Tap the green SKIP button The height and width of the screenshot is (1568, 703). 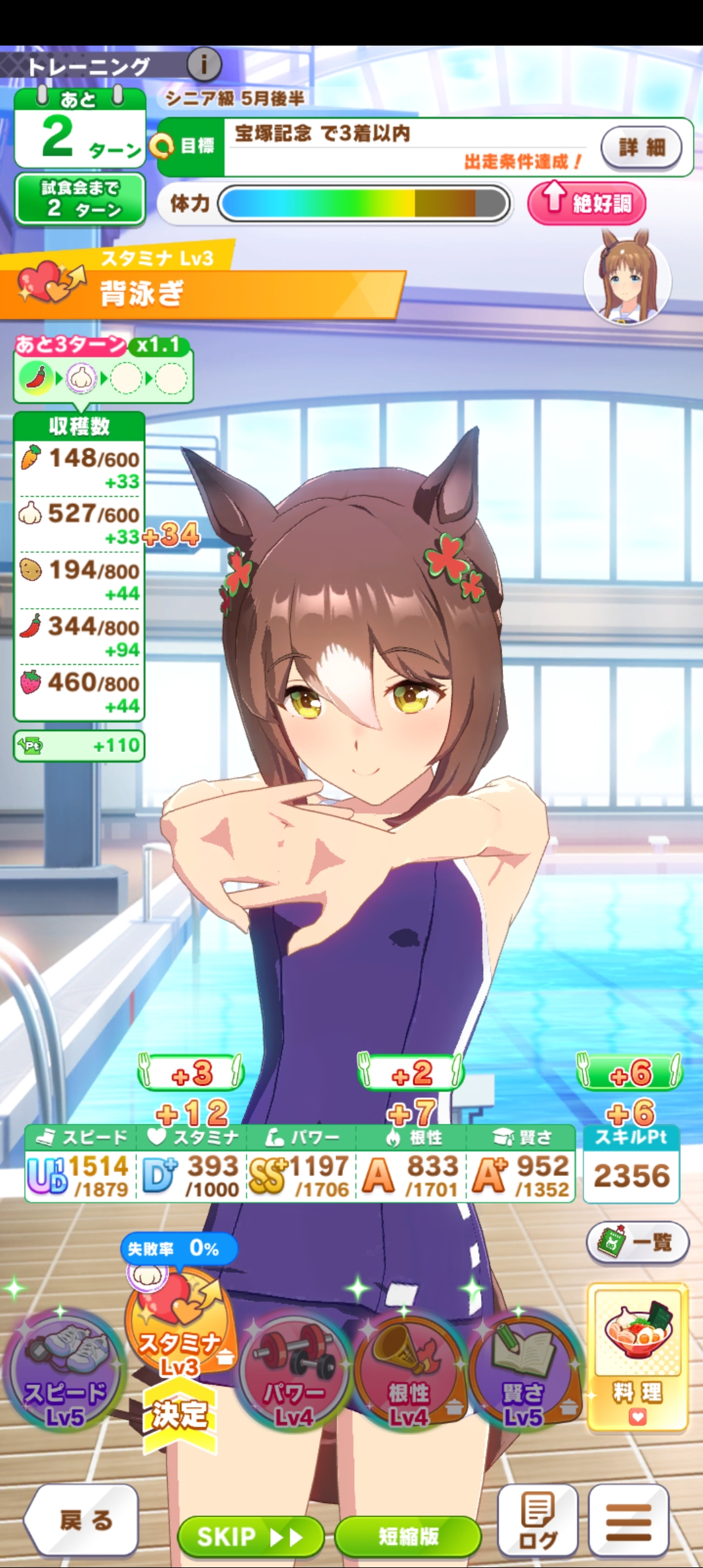(251, 1537)
